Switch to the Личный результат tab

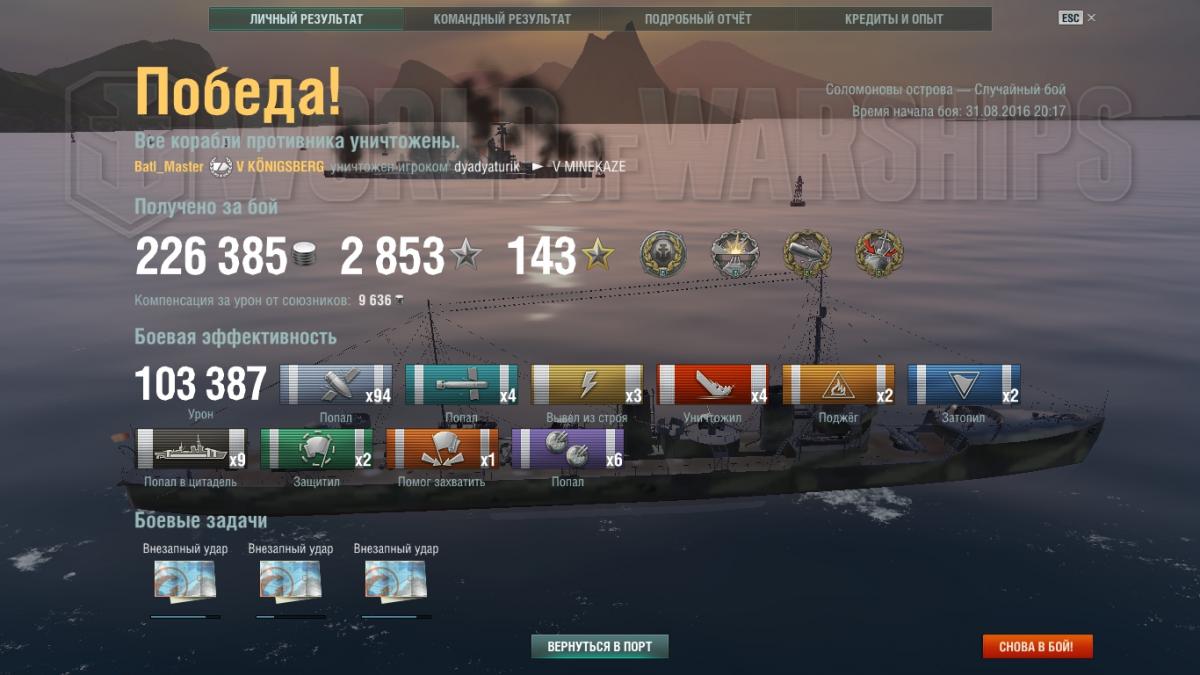click(306, 19)
